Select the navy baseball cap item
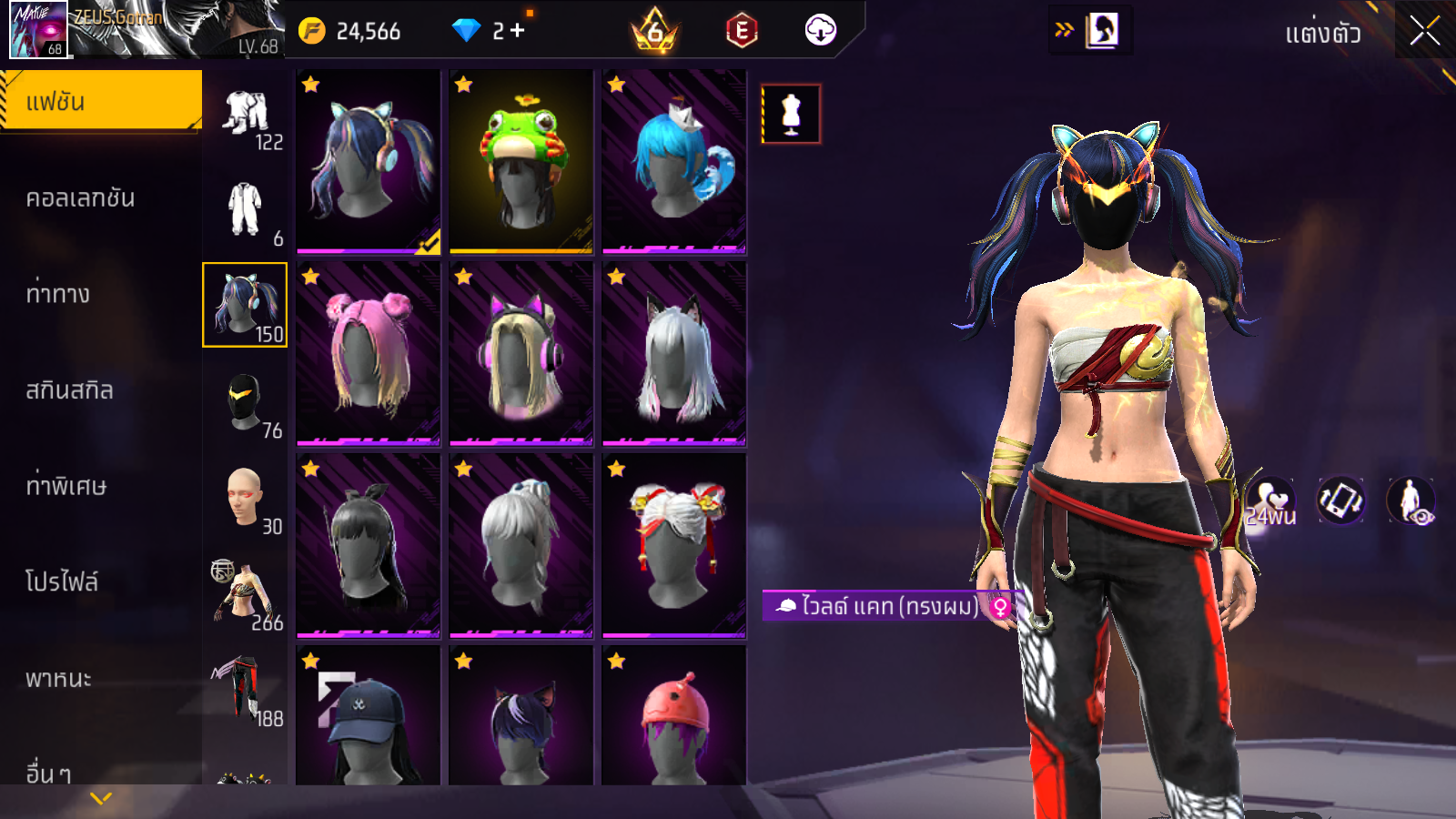The image size is (1456, 819). pyautogui.click(x=368, y=719)
